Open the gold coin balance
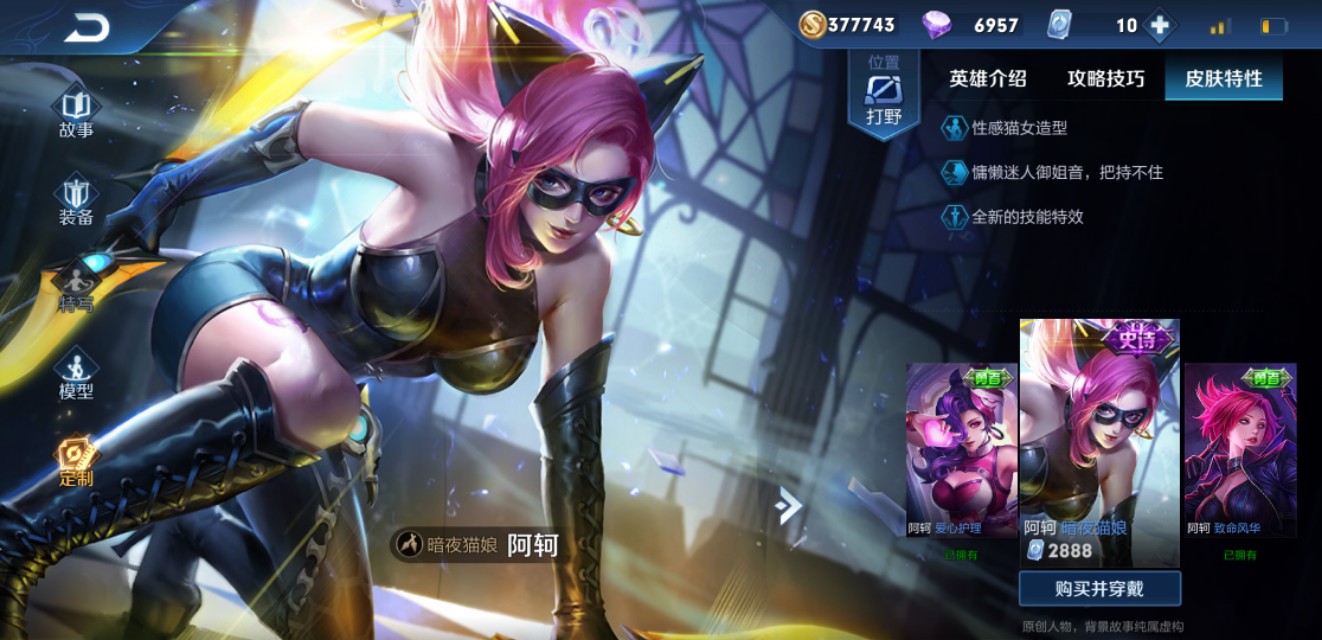Screen dimensions: 1322x640 coord(847,25)
